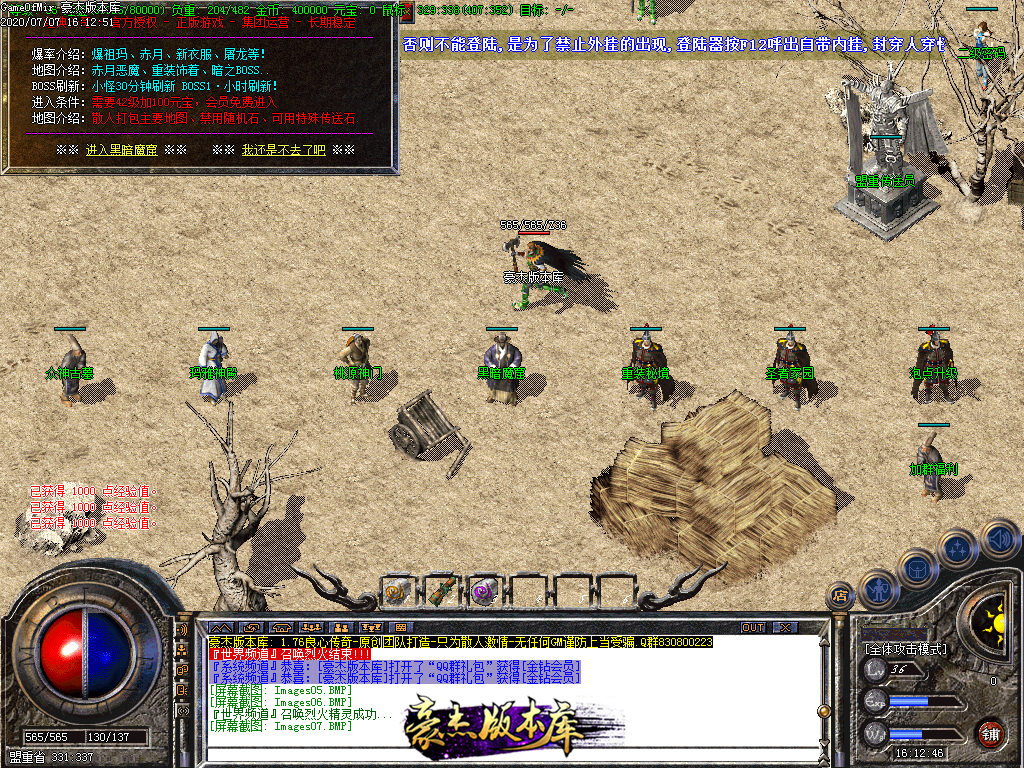Close the NPC dialogue panel
The image size is (1024, 768).
click(406, 12)
